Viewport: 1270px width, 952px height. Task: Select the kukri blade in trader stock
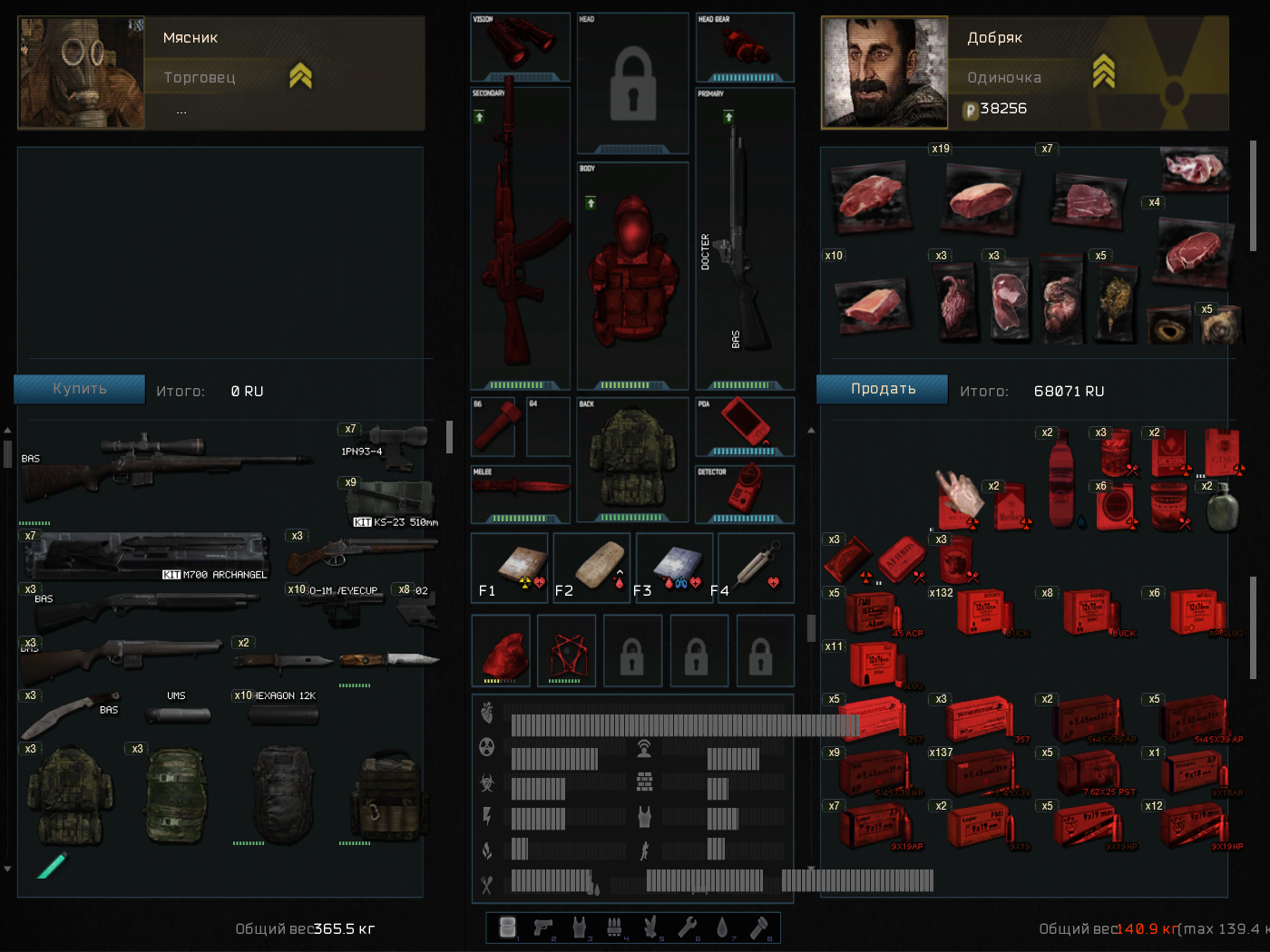(59, 714)
